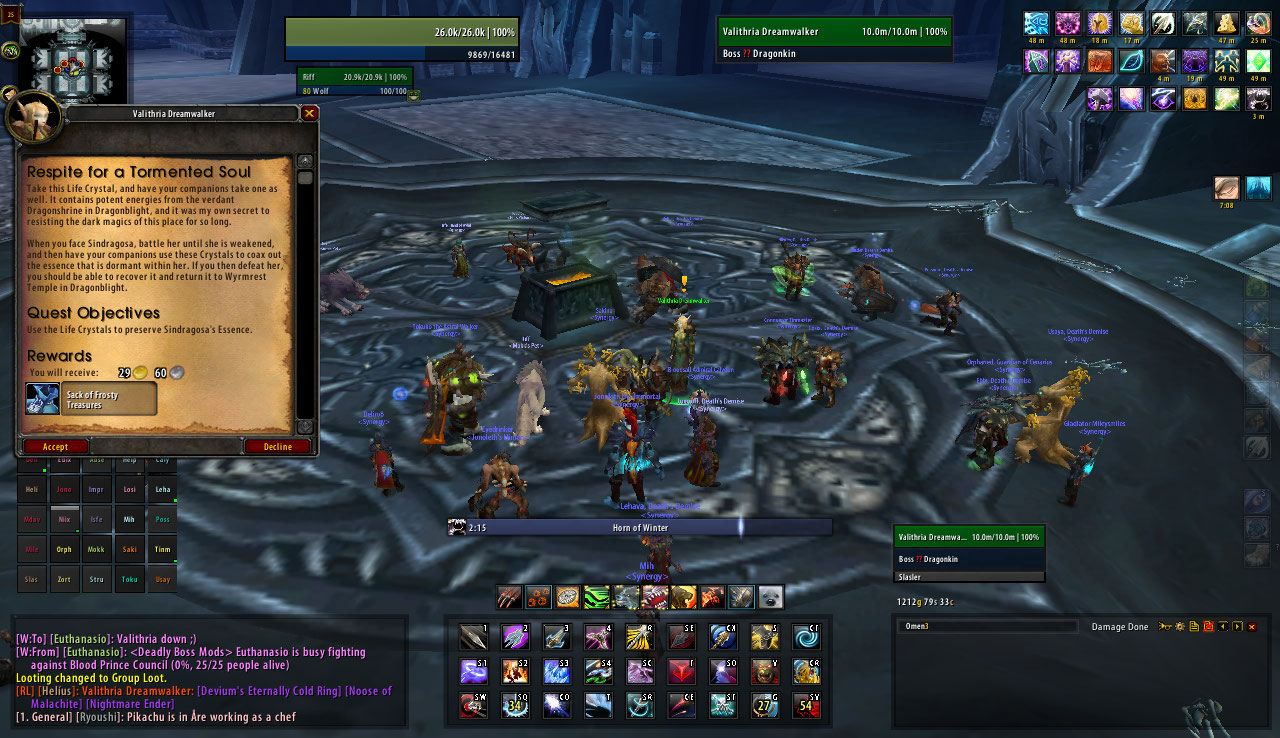Click the Mih raid frame cell
Screen dimensions: 1280x738
coord(129,520)
